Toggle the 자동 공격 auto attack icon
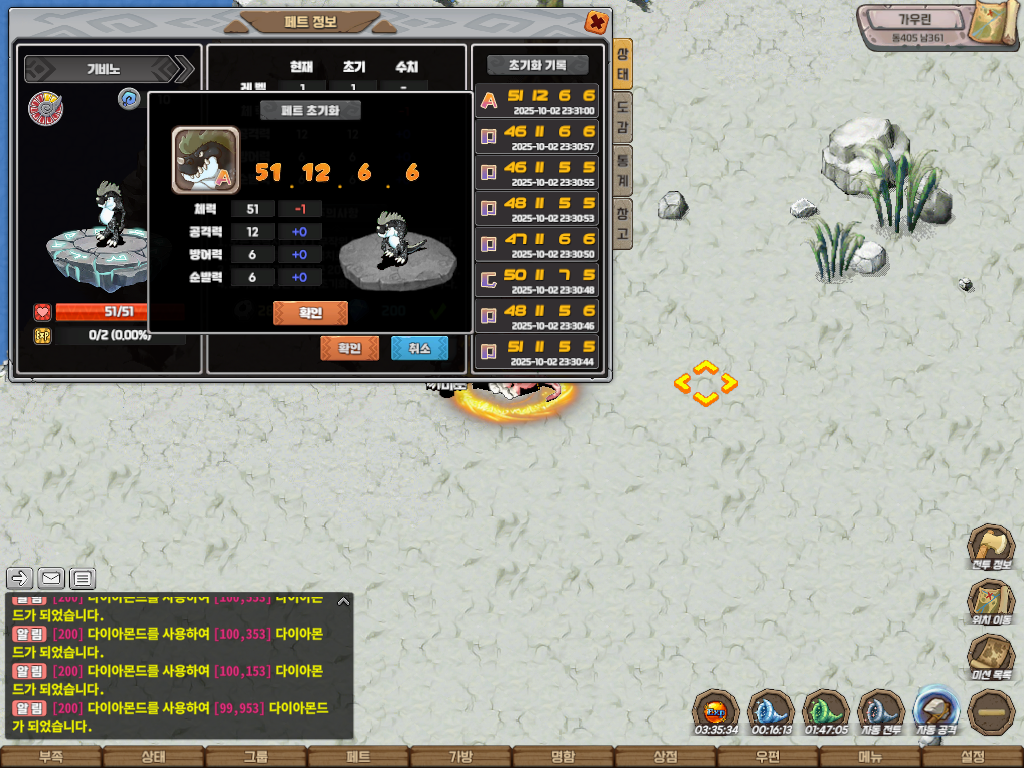 [x=937, y=711]
